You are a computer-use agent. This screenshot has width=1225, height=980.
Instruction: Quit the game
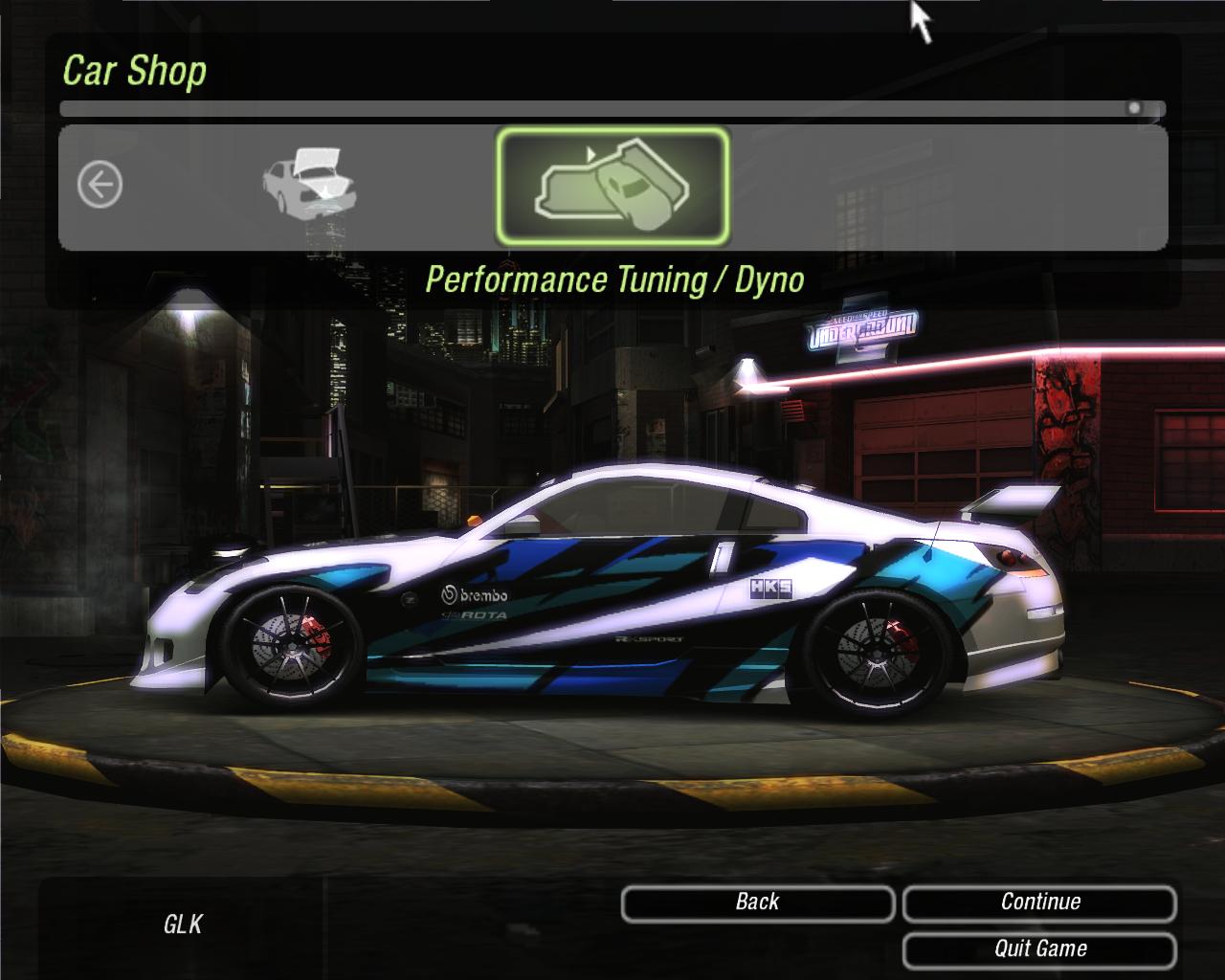[1039, 949]
